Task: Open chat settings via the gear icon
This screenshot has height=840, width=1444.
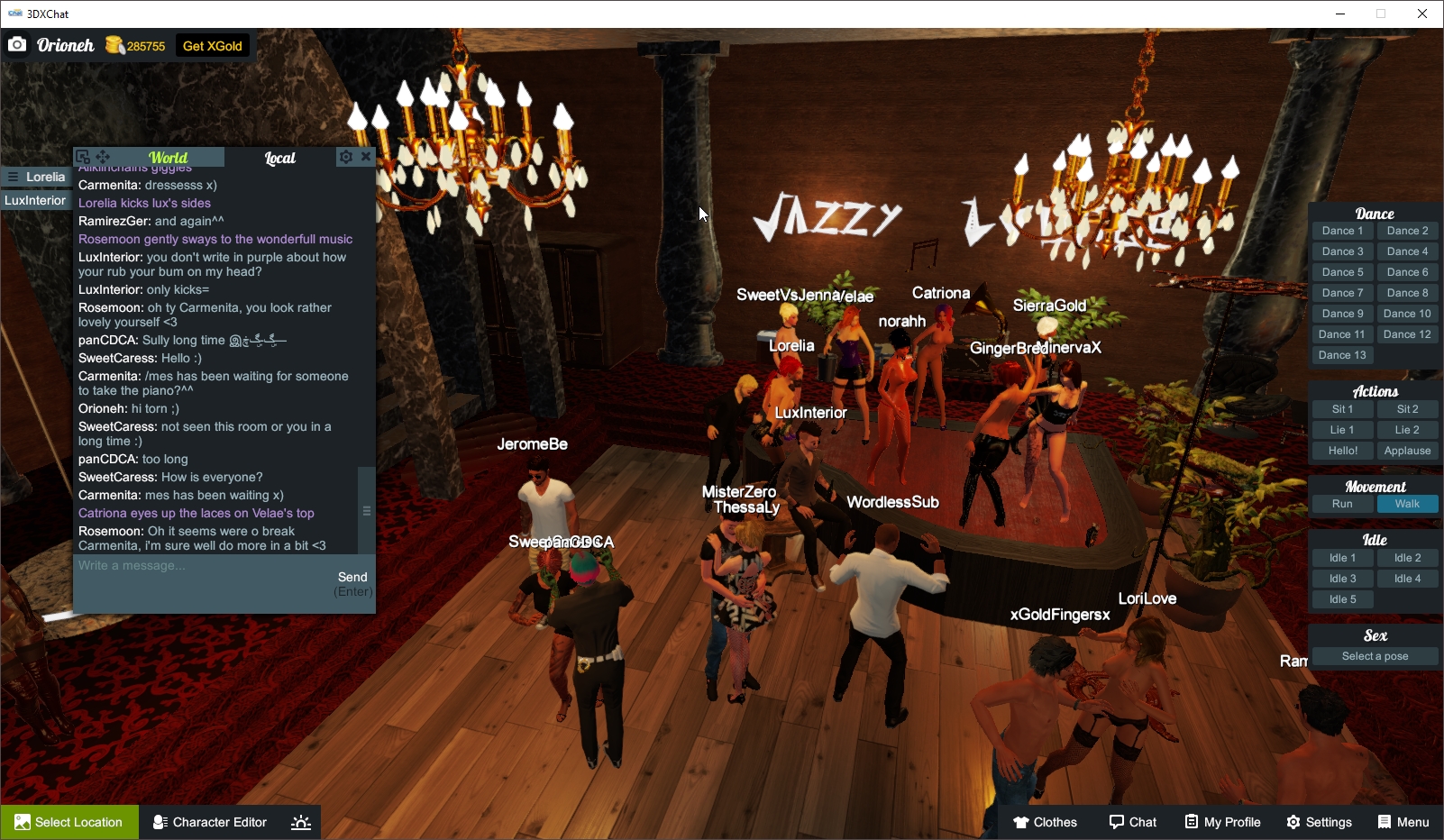Action: click(346, 156)
